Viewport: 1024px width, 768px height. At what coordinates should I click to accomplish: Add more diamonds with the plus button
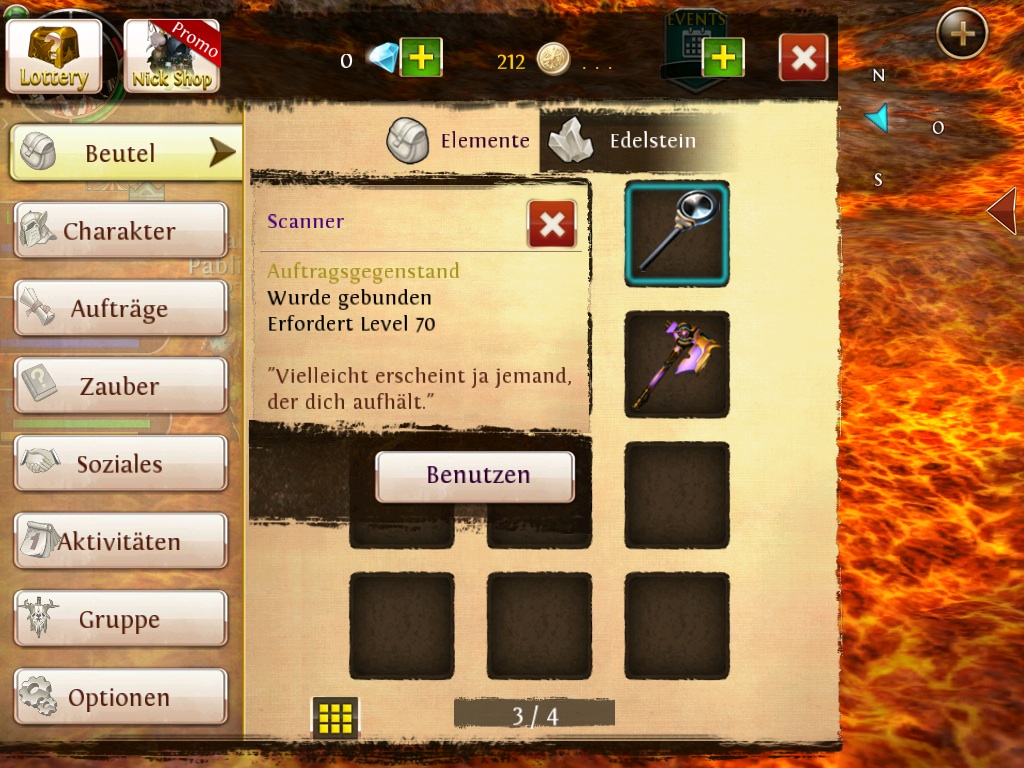(x=421, y=58)
